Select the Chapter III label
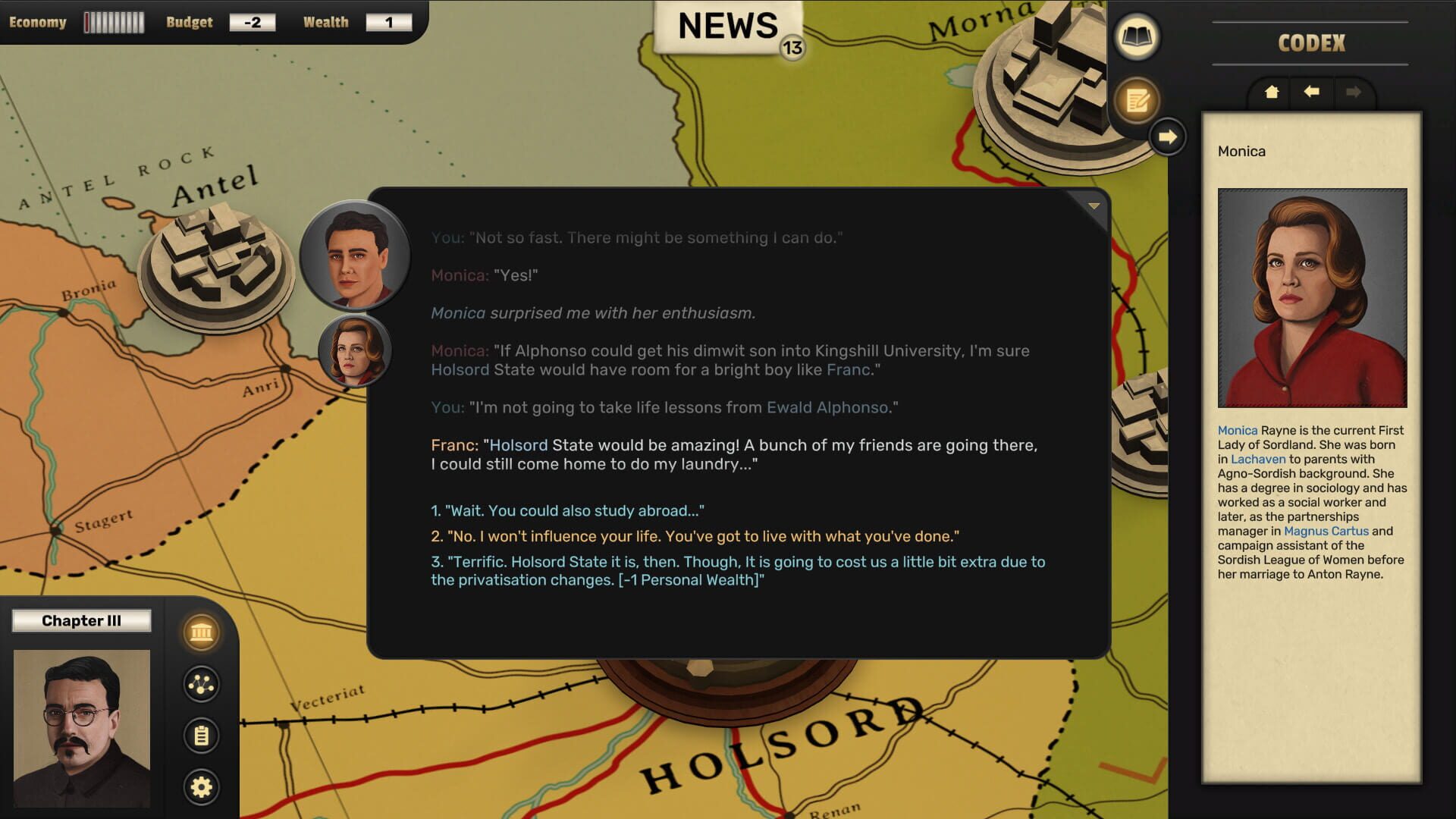The height and width of the screenshot is (819, 1456). [x=82, y=620]
